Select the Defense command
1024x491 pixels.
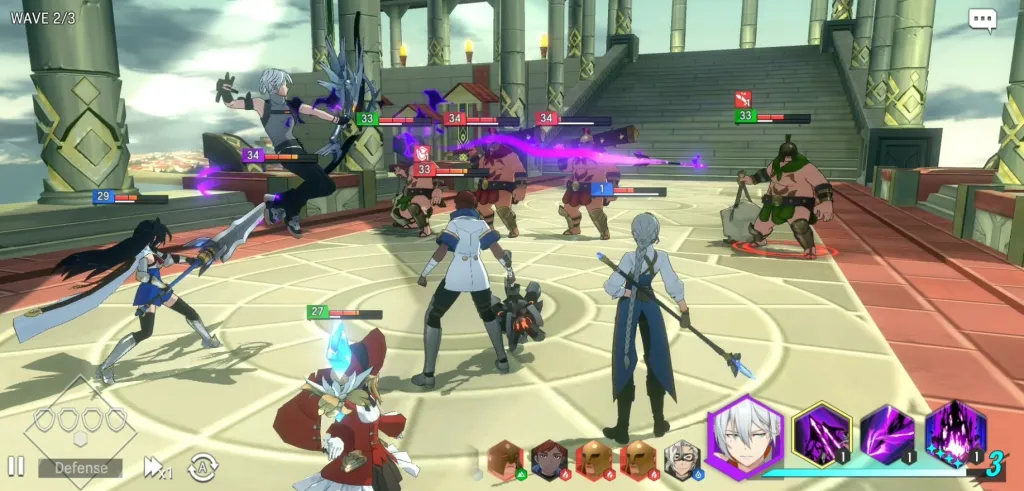tap(80, 467)
